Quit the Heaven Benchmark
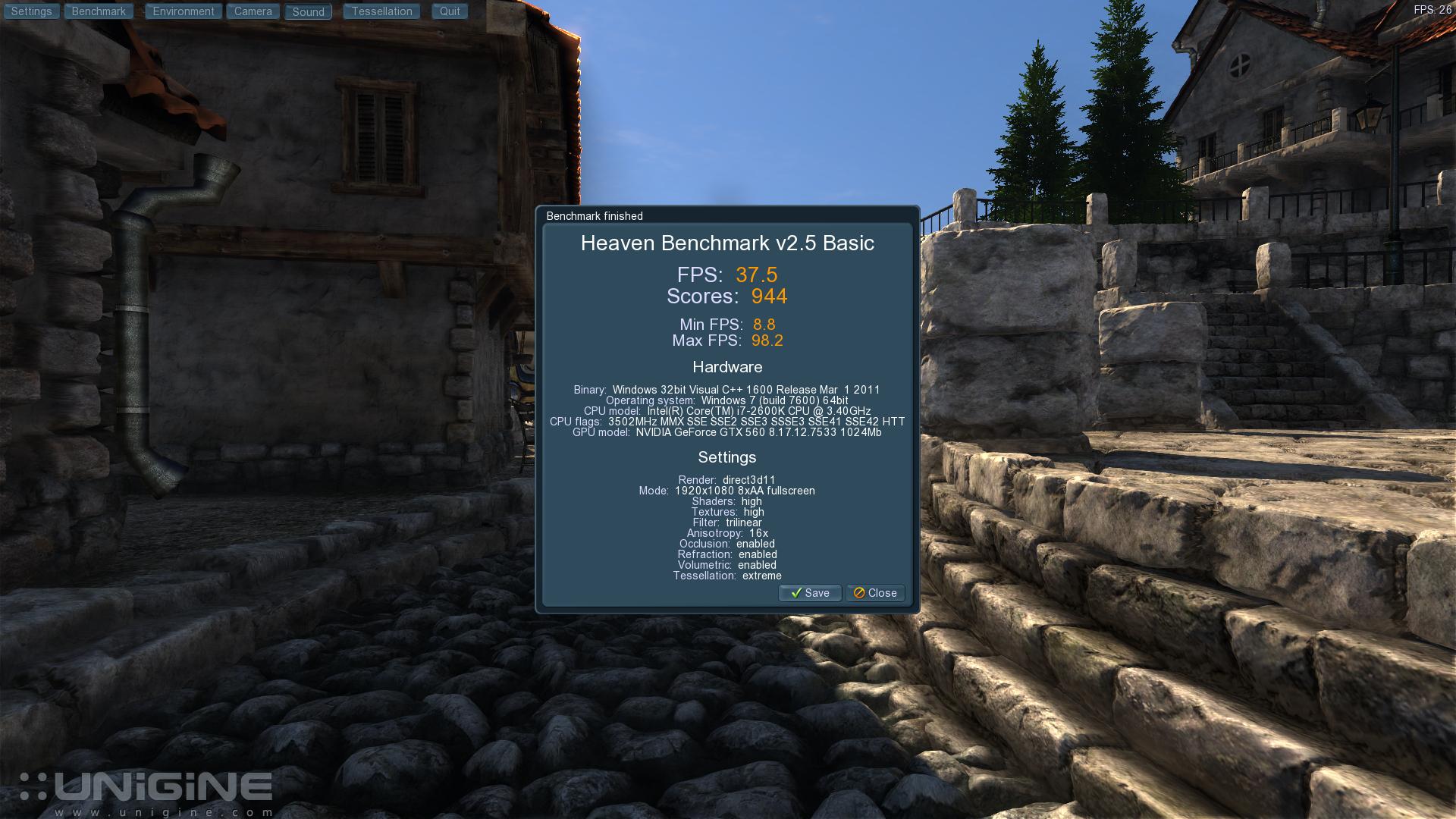1456x819 pixels. pos(450,11)
